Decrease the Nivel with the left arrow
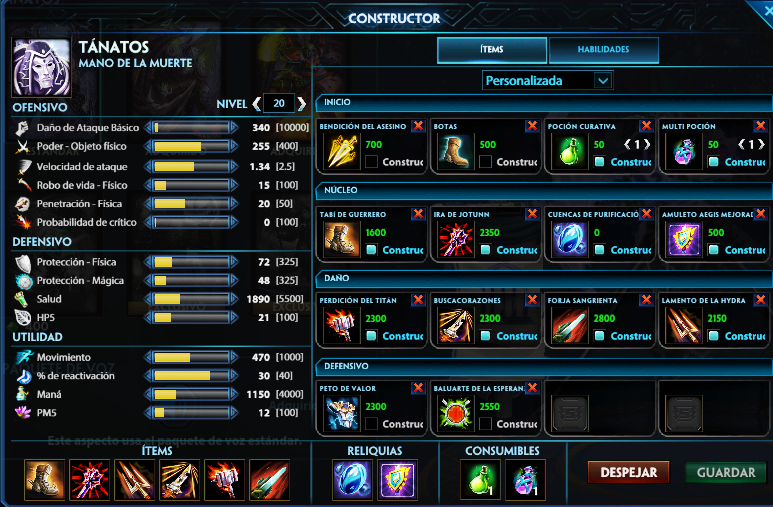Image resolution: width=773 pixels, height=507 pixels. point(257,104)
